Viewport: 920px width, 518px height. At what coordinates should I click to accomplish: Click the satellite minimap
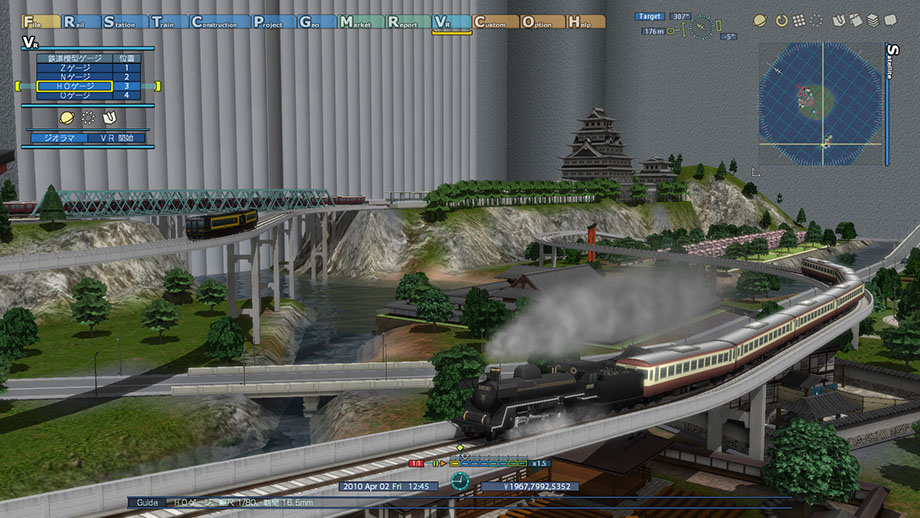click(820, 103)
